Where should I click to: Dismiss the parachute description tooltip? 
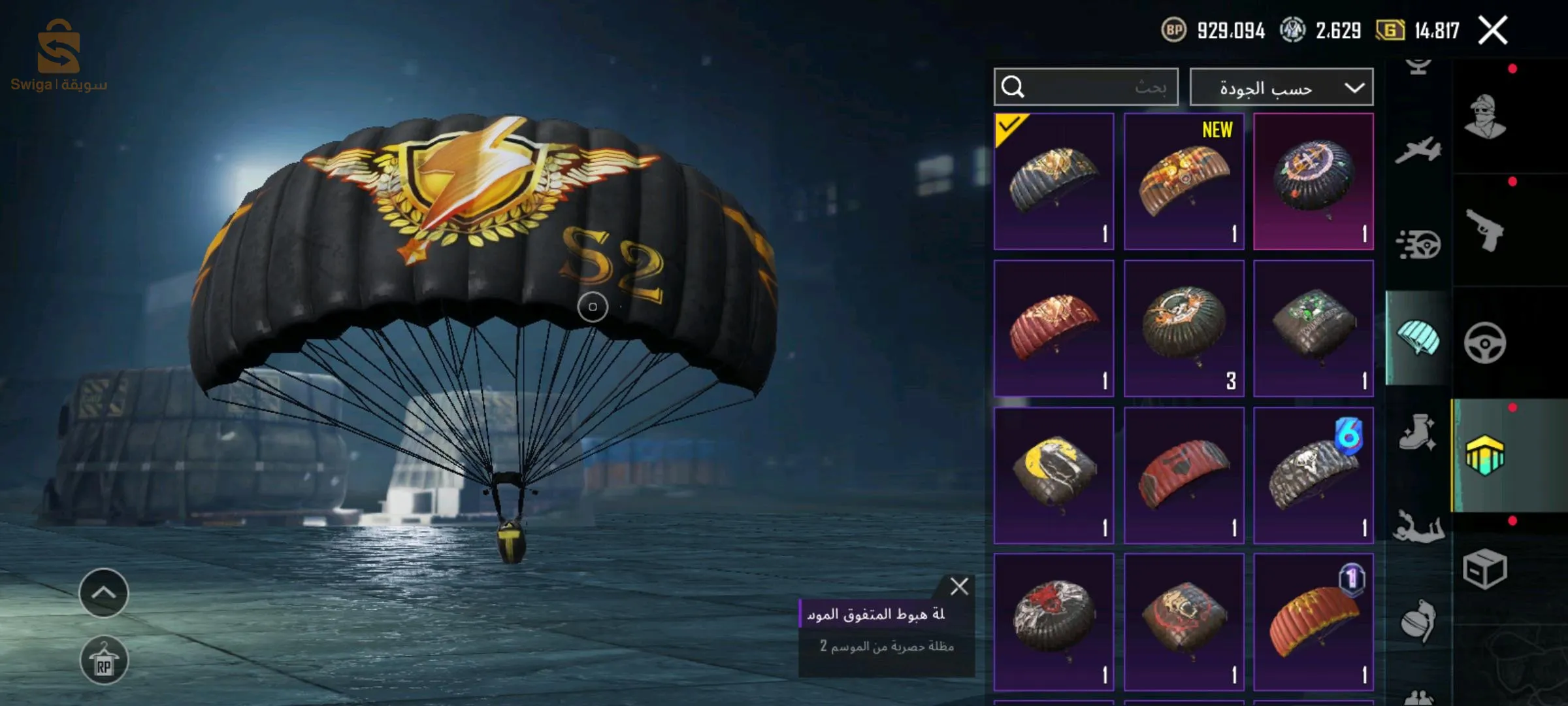point(959,586)
